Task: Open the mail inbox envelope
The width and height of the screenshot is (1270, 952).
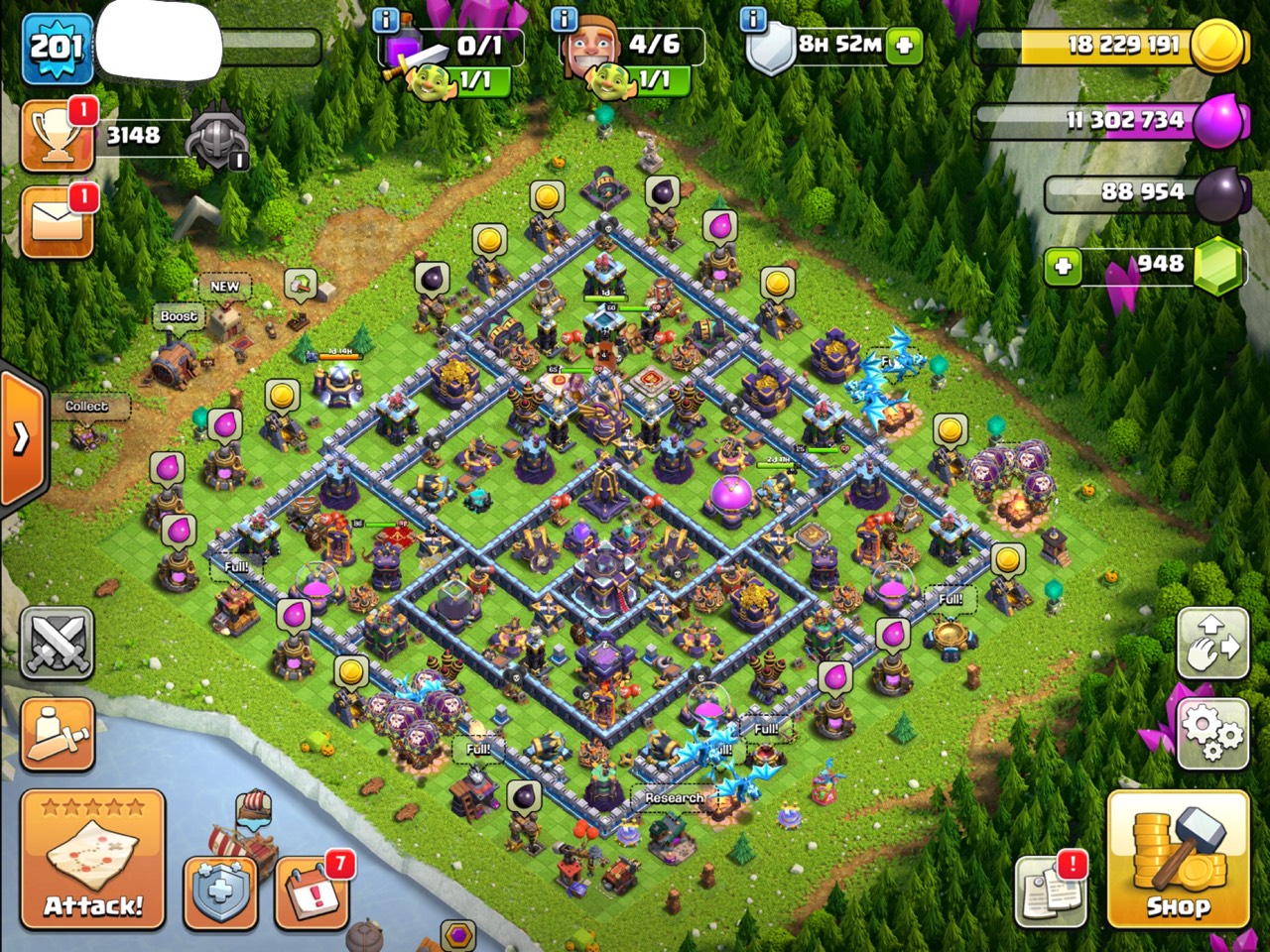Action: click(58, 221)
